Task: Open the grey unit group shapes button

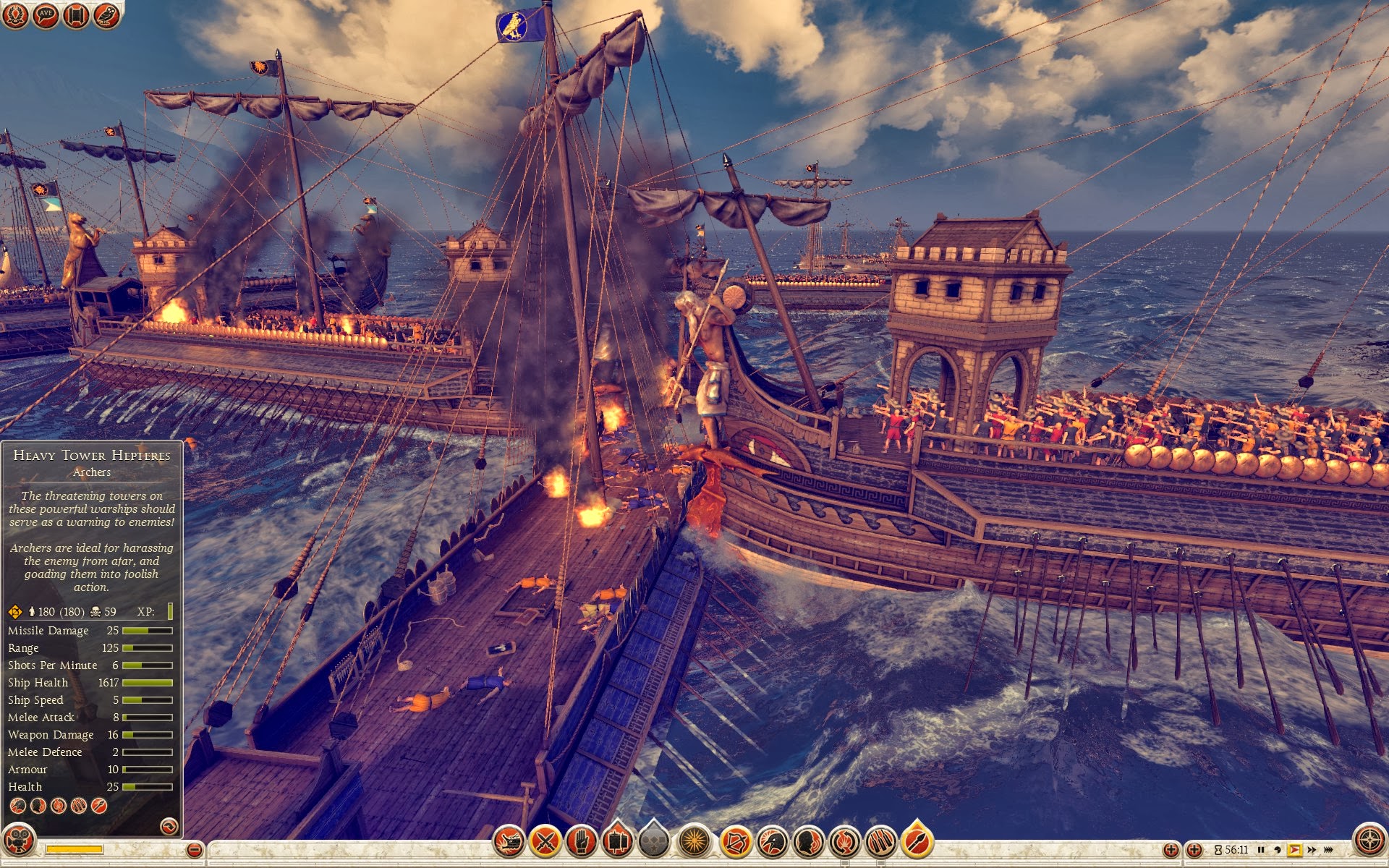Action: coord(654,841)
